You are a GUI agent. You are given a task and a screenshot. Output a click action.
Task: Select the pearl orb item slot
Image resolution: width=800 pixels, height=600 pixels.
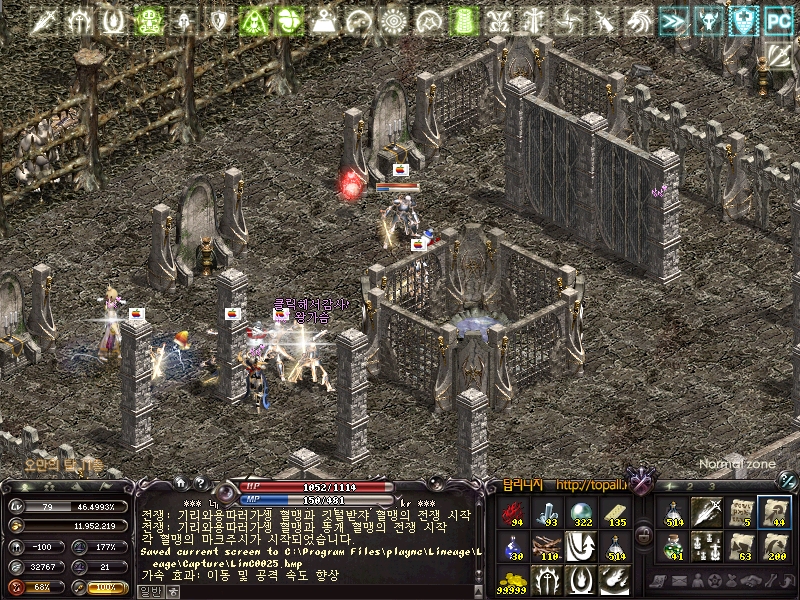click(579, 513)
